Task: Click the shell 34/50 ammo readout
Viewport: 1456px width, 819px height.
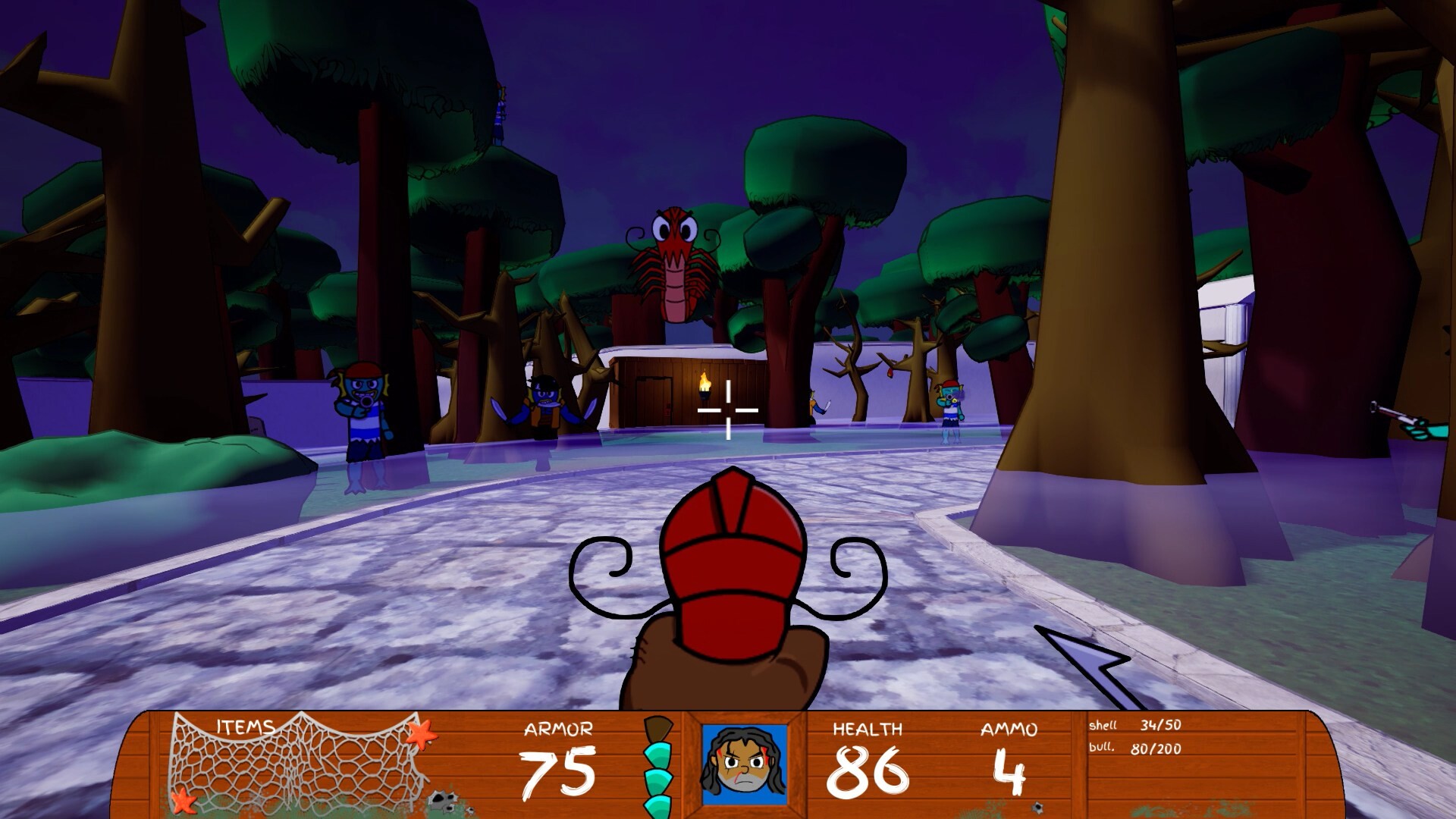Action: point(1134,726)
